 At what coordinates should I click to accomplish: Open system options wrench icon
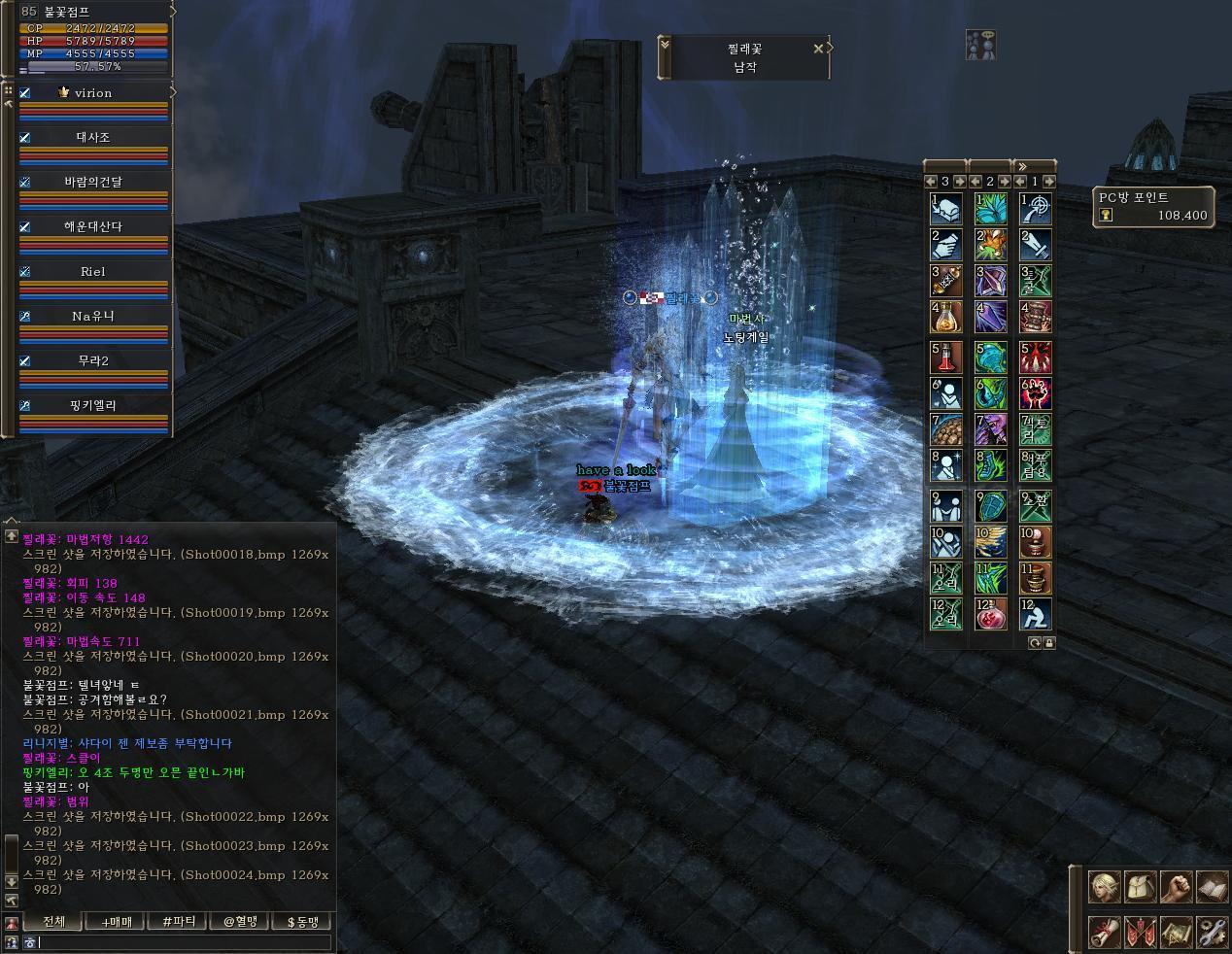tap(1212, 933)
